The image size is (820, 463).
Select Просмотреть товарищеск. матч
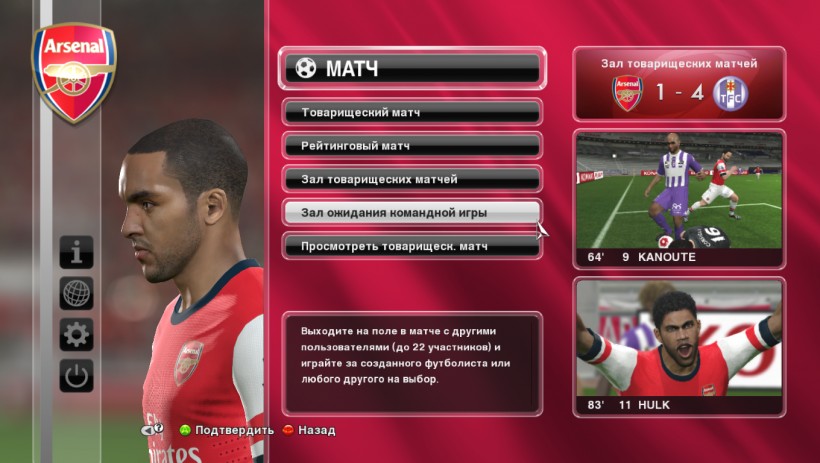pyautogui.click(x=412, y=246)
